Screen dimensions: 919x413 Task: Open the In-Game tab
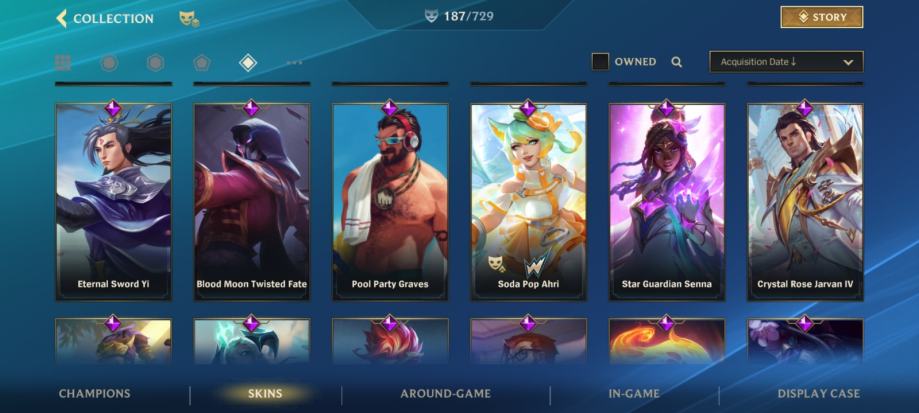tap(633, 394)
